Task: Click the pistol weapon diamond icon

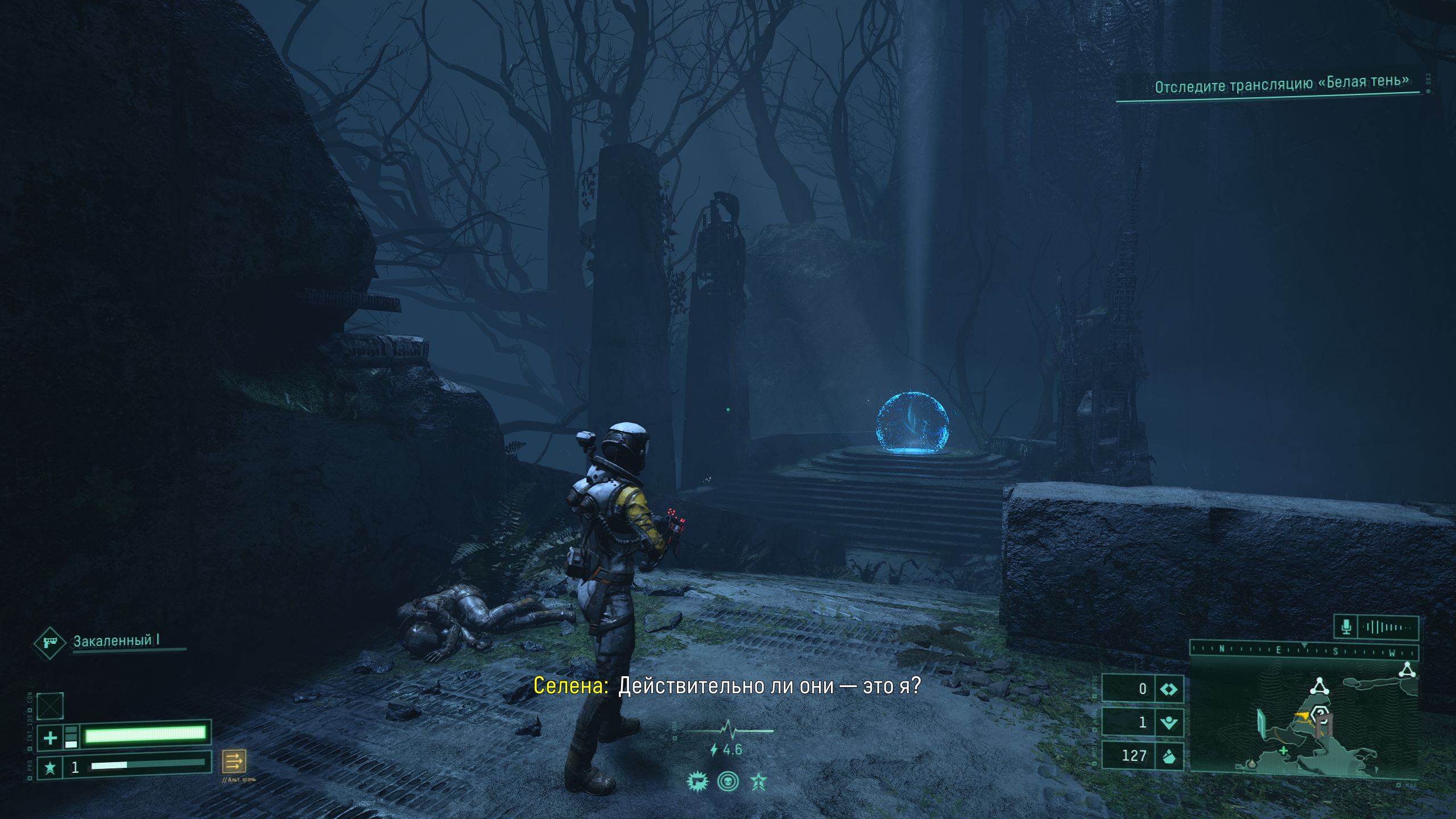Action: coord(50,643)
